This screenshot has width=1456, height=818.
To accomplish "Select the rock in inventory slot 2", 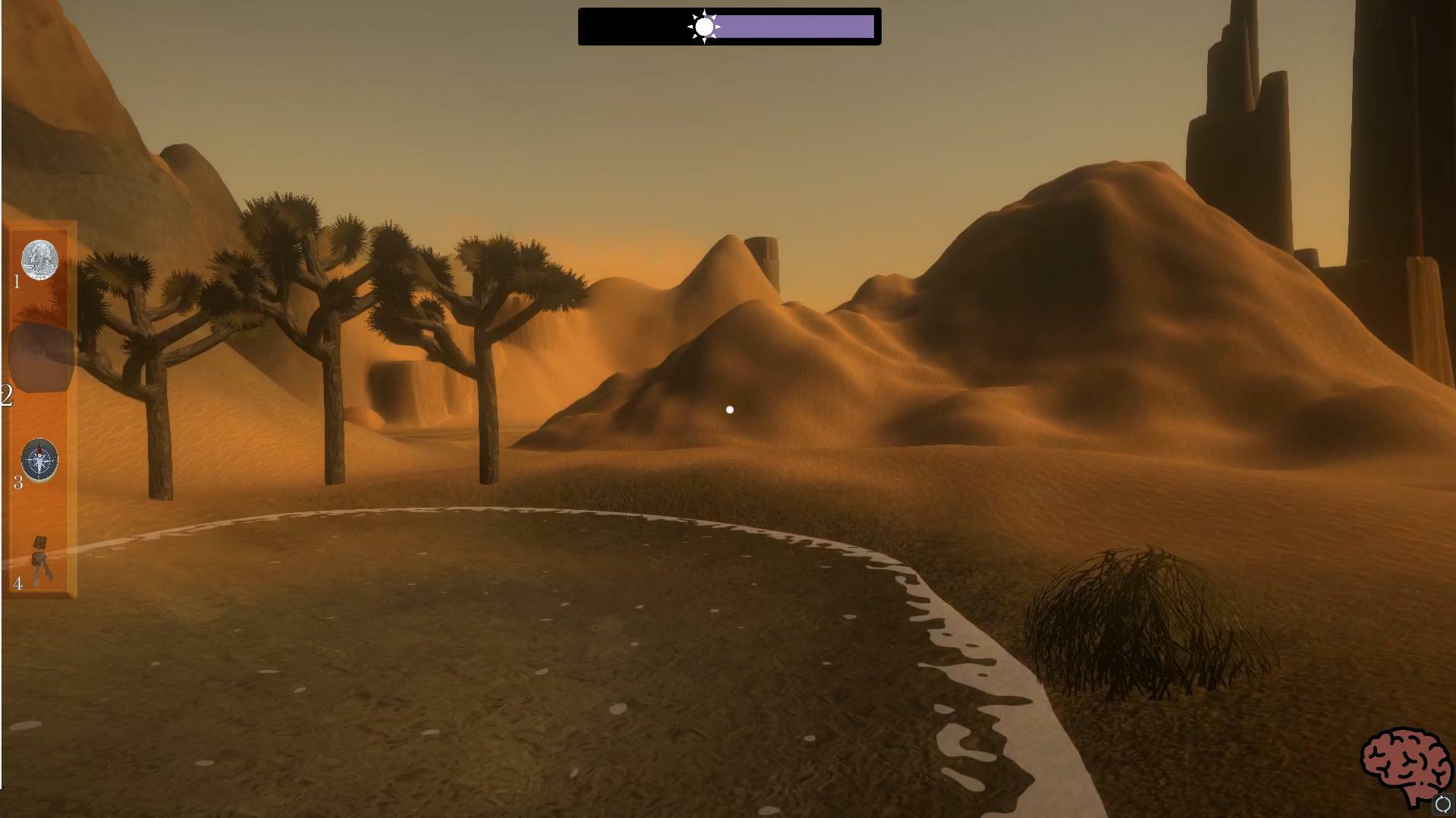I will point(39,354).
